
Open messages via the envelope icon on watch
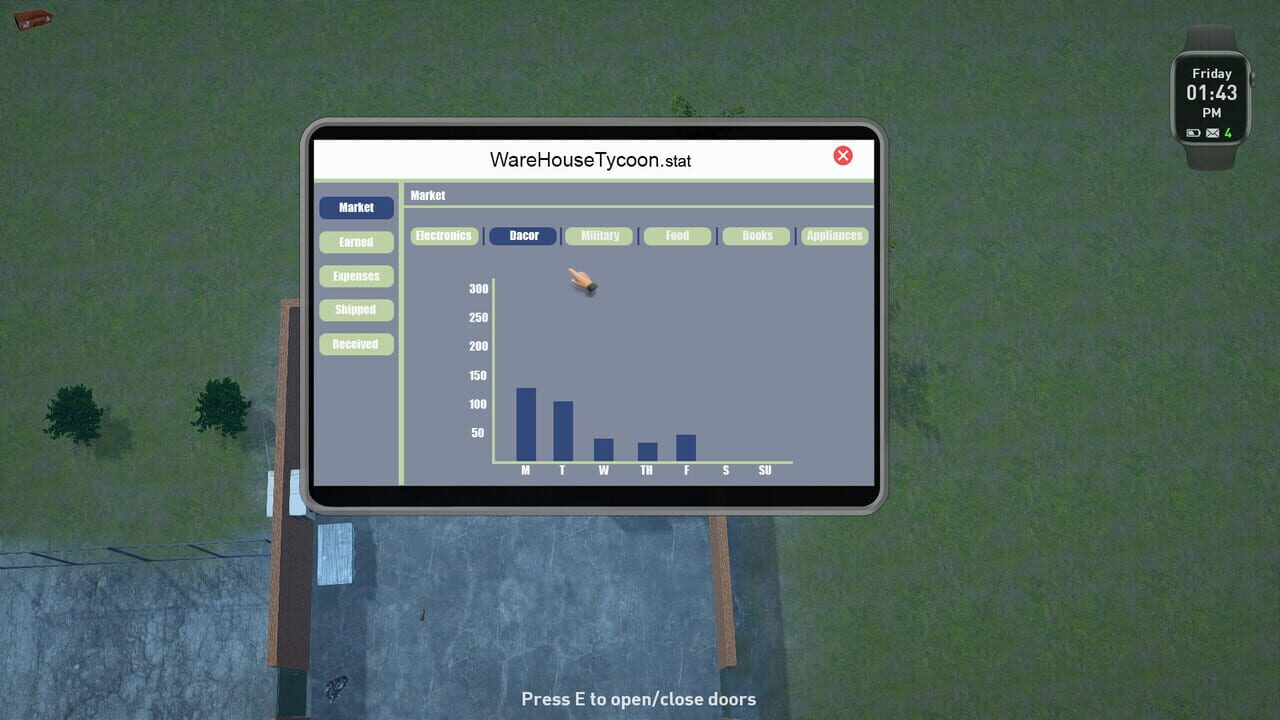[1211, 131]
